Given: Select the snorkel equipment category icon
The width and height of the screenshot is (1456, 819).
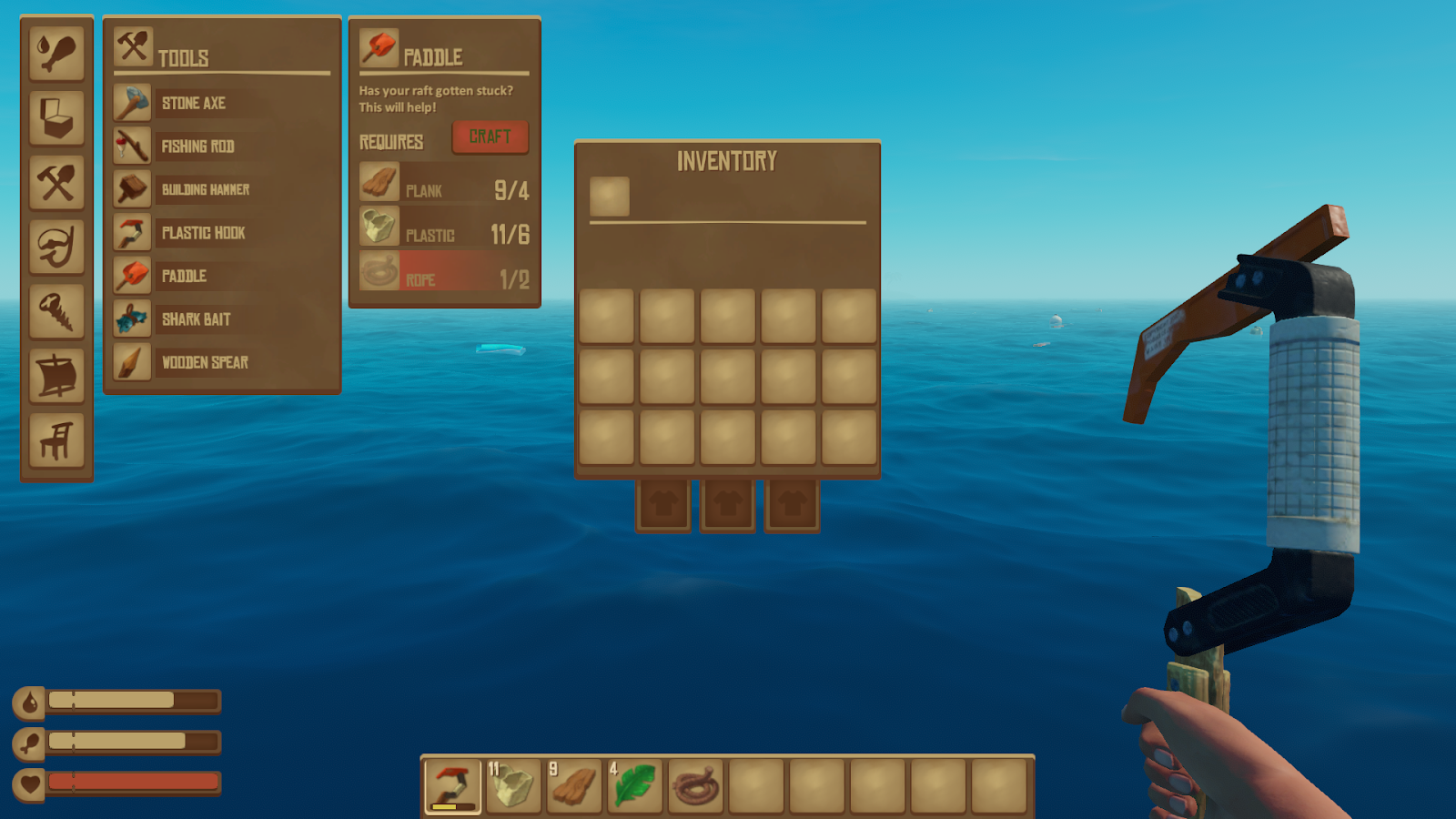Looking at the screenshot, I should pyautogui.click(x=56, y=248).
